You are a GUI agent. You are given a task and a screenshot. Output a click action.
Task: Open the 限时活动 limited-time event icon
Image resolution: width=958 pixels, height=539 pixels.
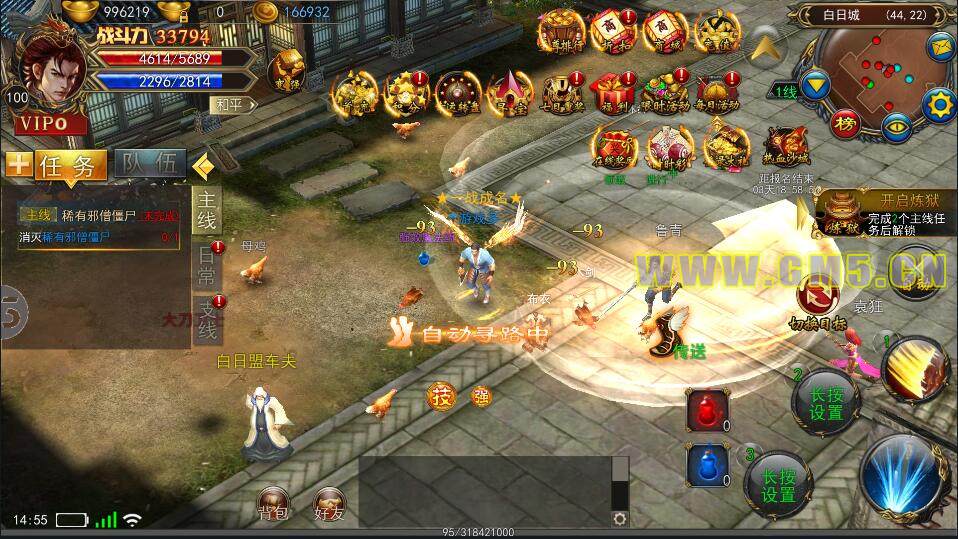click(665, 92)
